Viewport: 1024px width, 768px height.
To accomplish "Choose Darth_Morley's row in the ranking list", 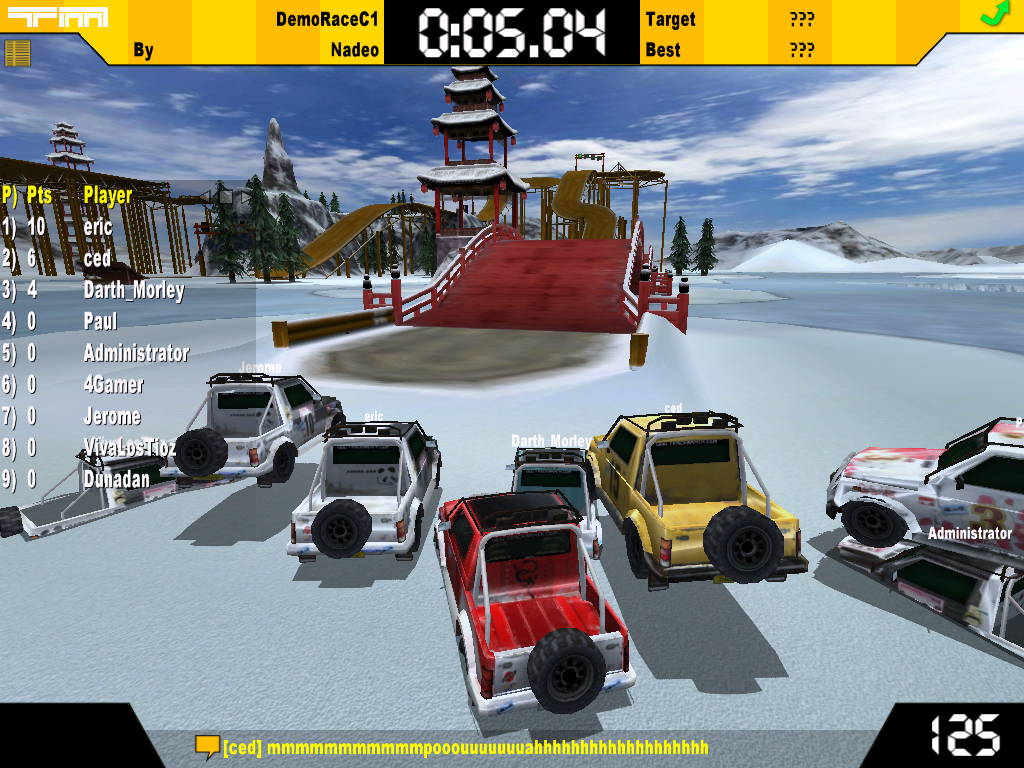I will (x=134, y=291).
